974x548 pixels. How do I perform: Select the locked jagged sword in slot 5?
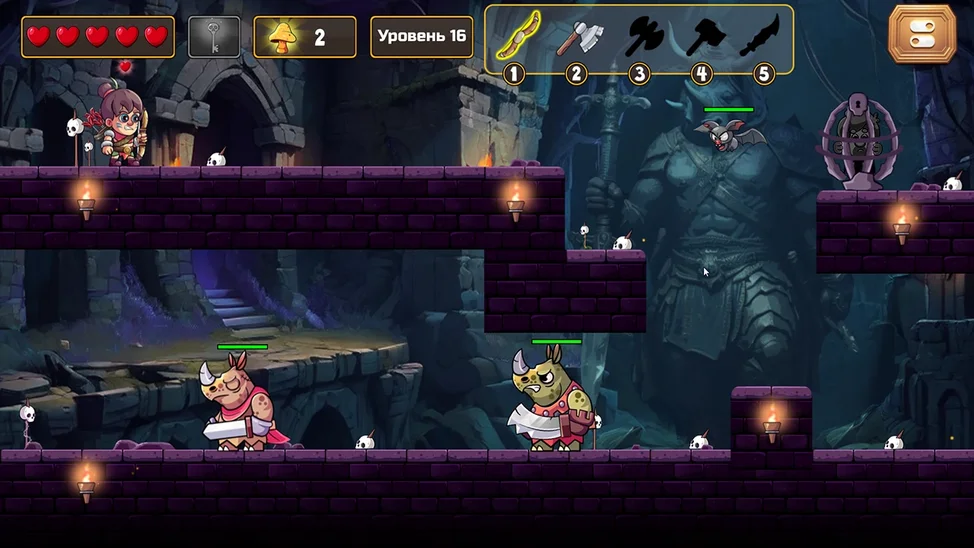[762, 38]
